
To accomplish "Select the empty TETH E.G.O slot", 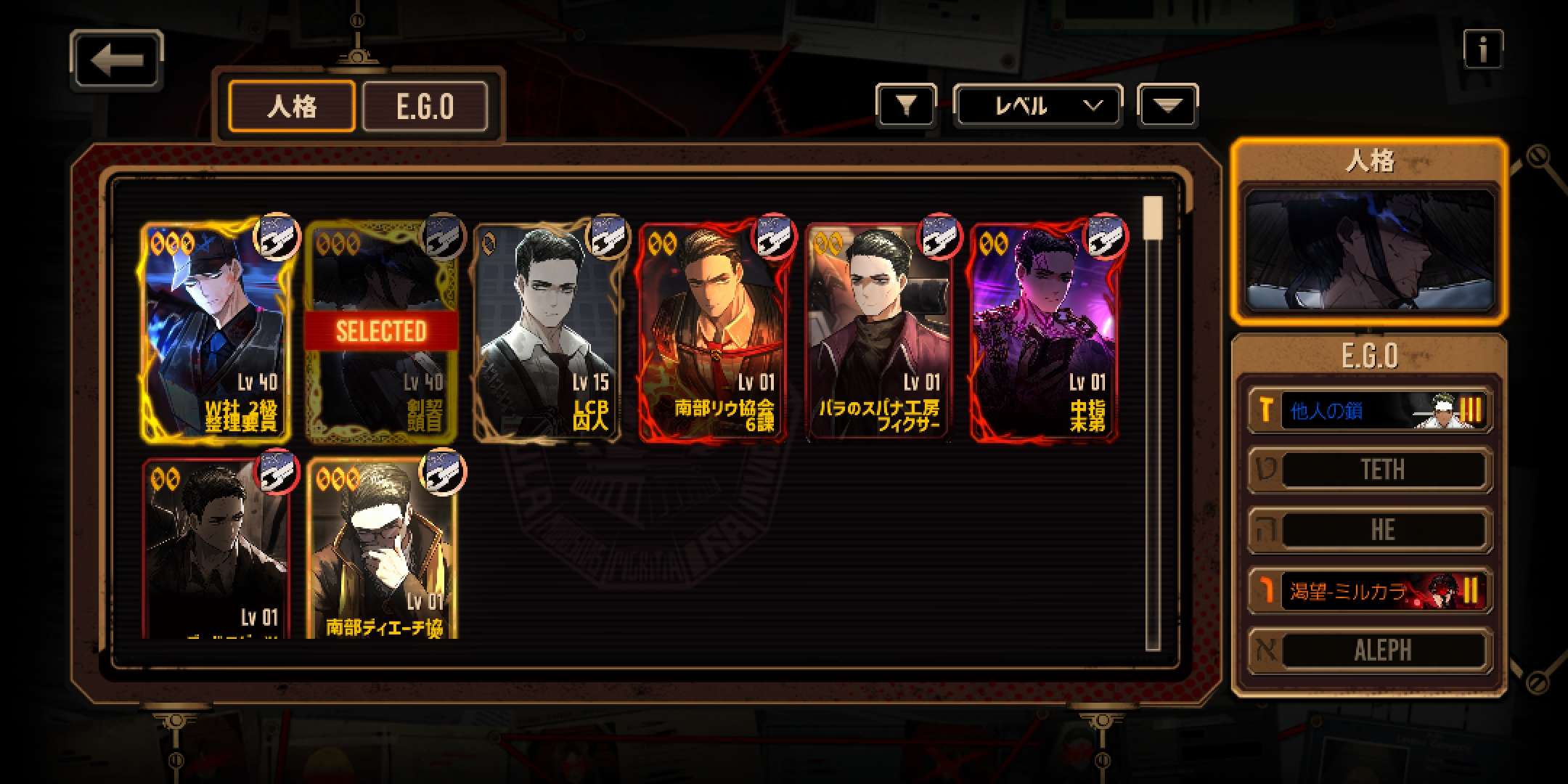I will pos(1369,470).
